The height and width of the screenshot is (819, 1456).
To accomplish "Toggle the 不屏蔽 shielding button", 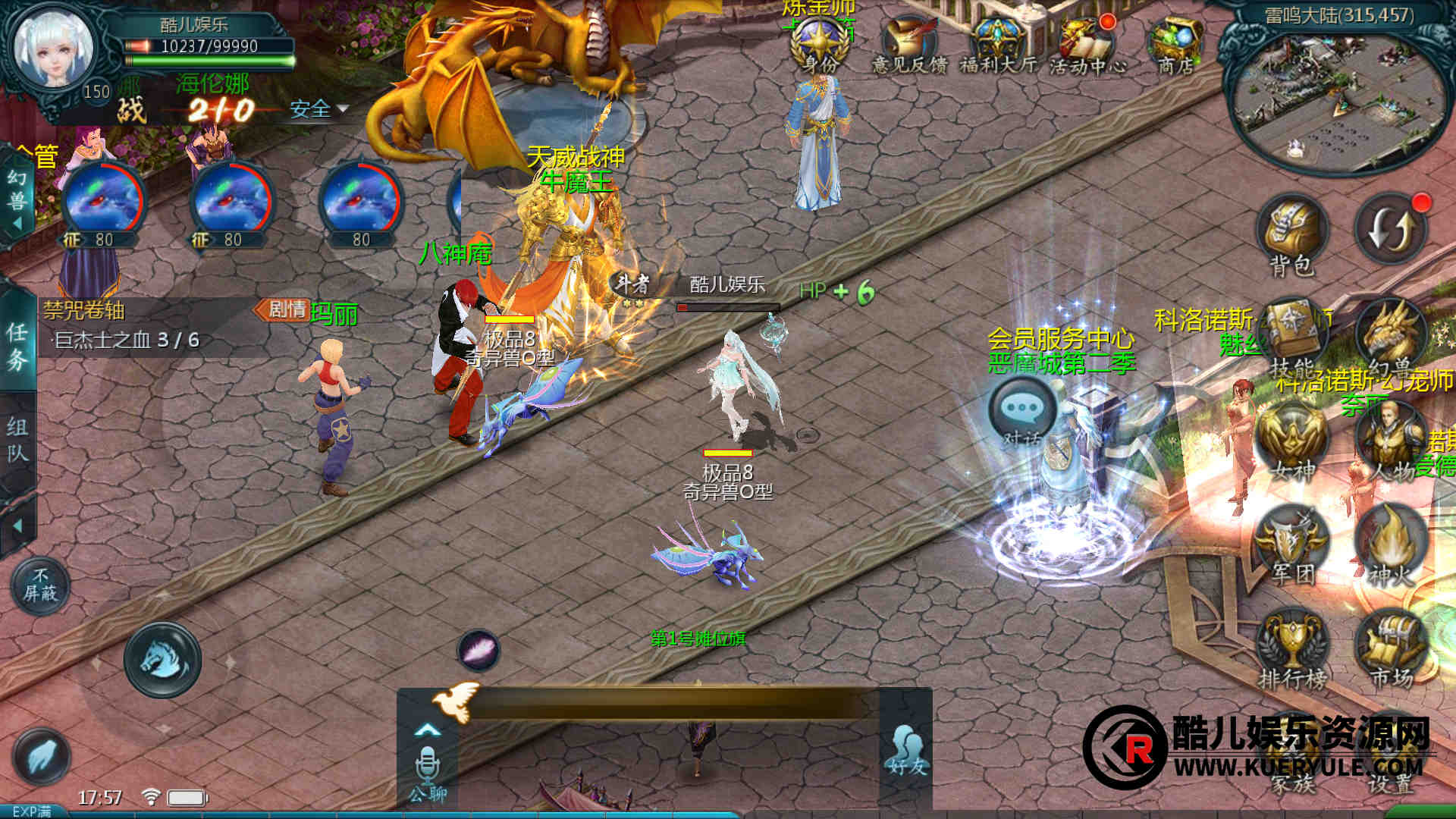I will [x=40, y=585].
